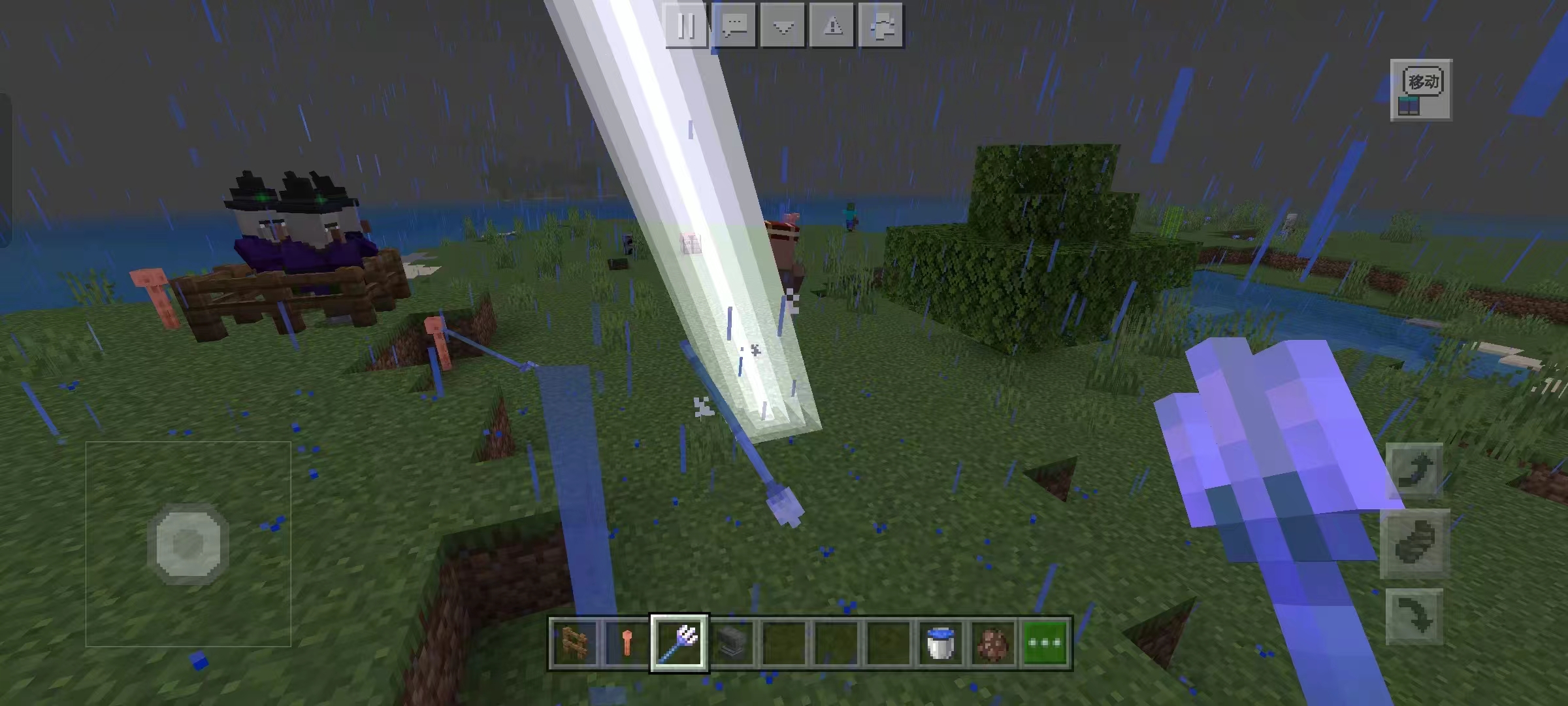Open the emote menu
The width and height of the screenshot is (1568, 706).
click(881, 26)
